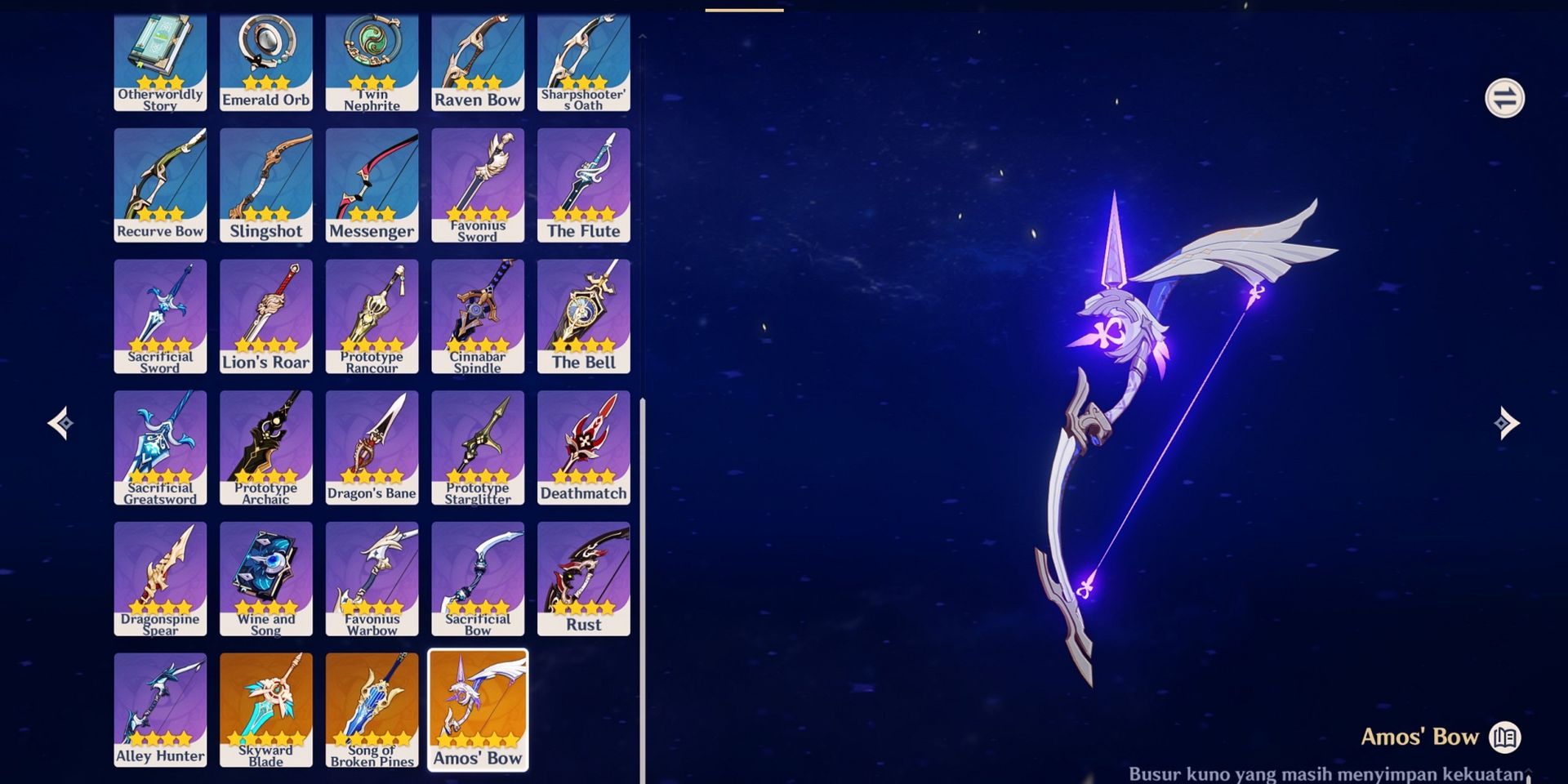Screen dimensions: 1568x784
Task: Select the Lion's Roar sword
Action: click(x=266, y=316)
